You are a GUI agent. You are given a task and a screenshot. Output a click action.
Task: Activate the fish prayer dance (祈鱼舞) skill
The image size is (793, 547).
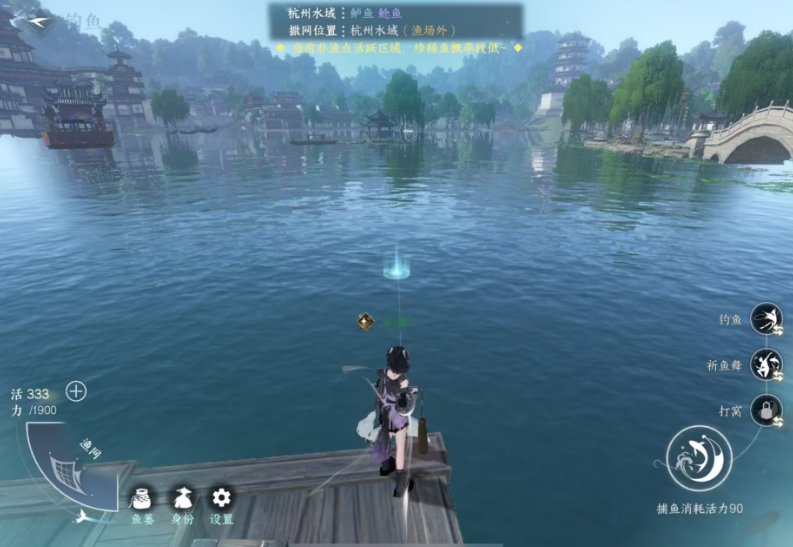click(x=766, y=365)
